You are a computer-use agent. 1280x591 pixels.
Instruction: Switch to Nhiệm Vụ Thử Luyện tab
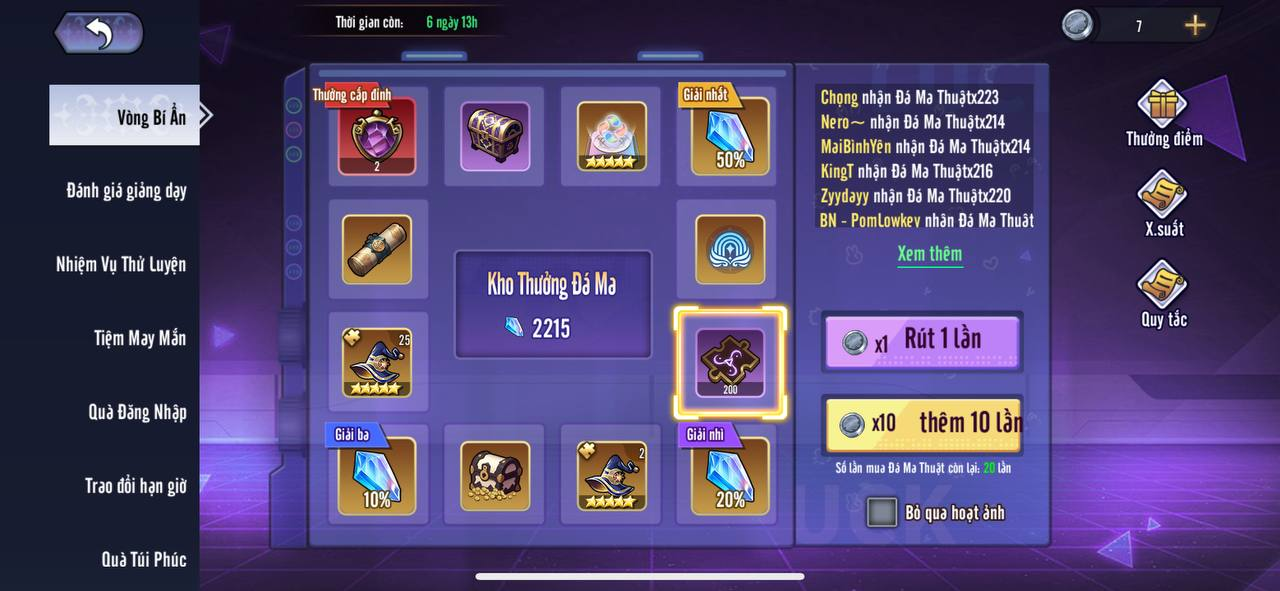pyautogui.click(x=121, y=264)
